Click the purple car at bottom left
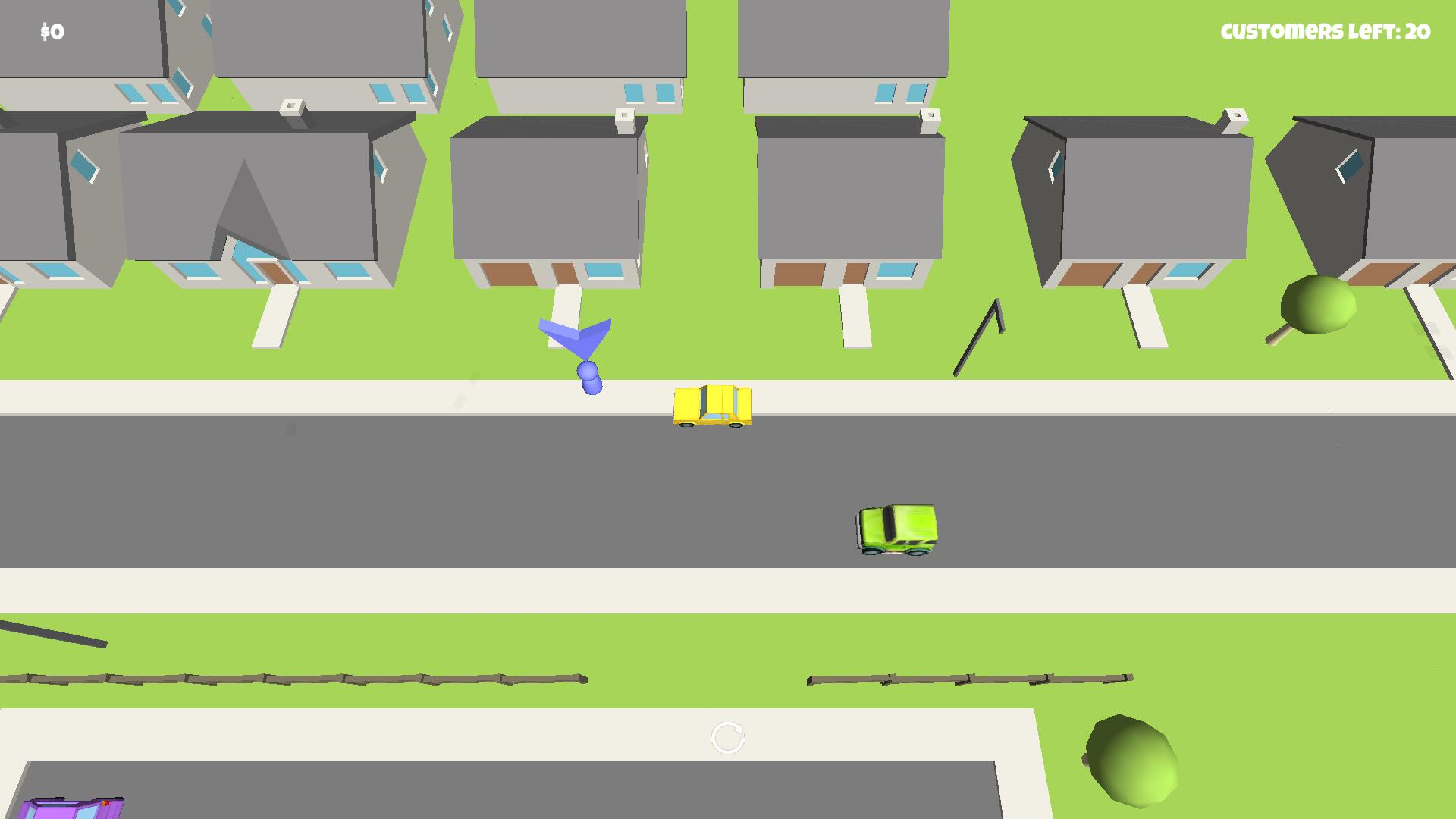This screenshot has width=1456, height=819. click(x=72, y=810)
